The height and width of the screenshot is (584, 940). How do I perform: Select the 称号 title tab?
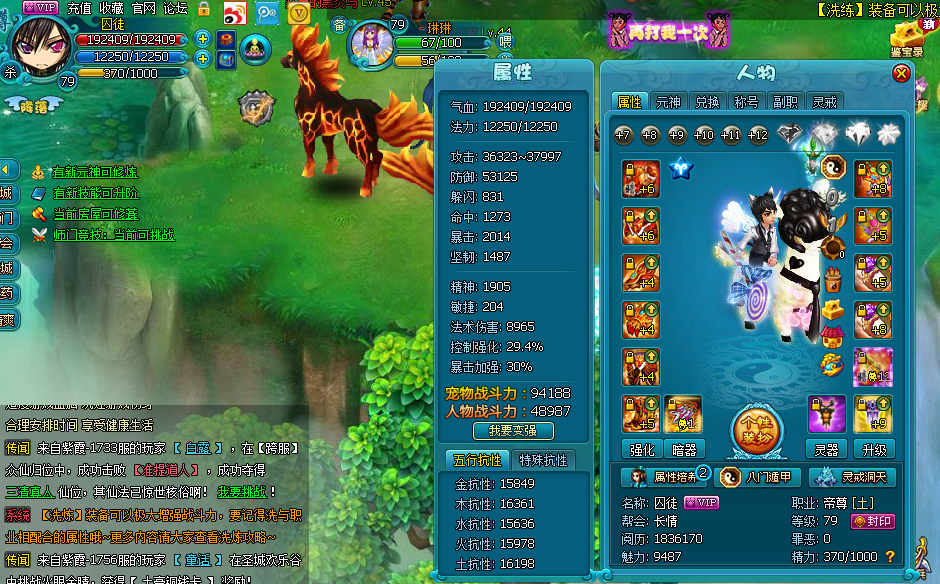pos(746,102)
